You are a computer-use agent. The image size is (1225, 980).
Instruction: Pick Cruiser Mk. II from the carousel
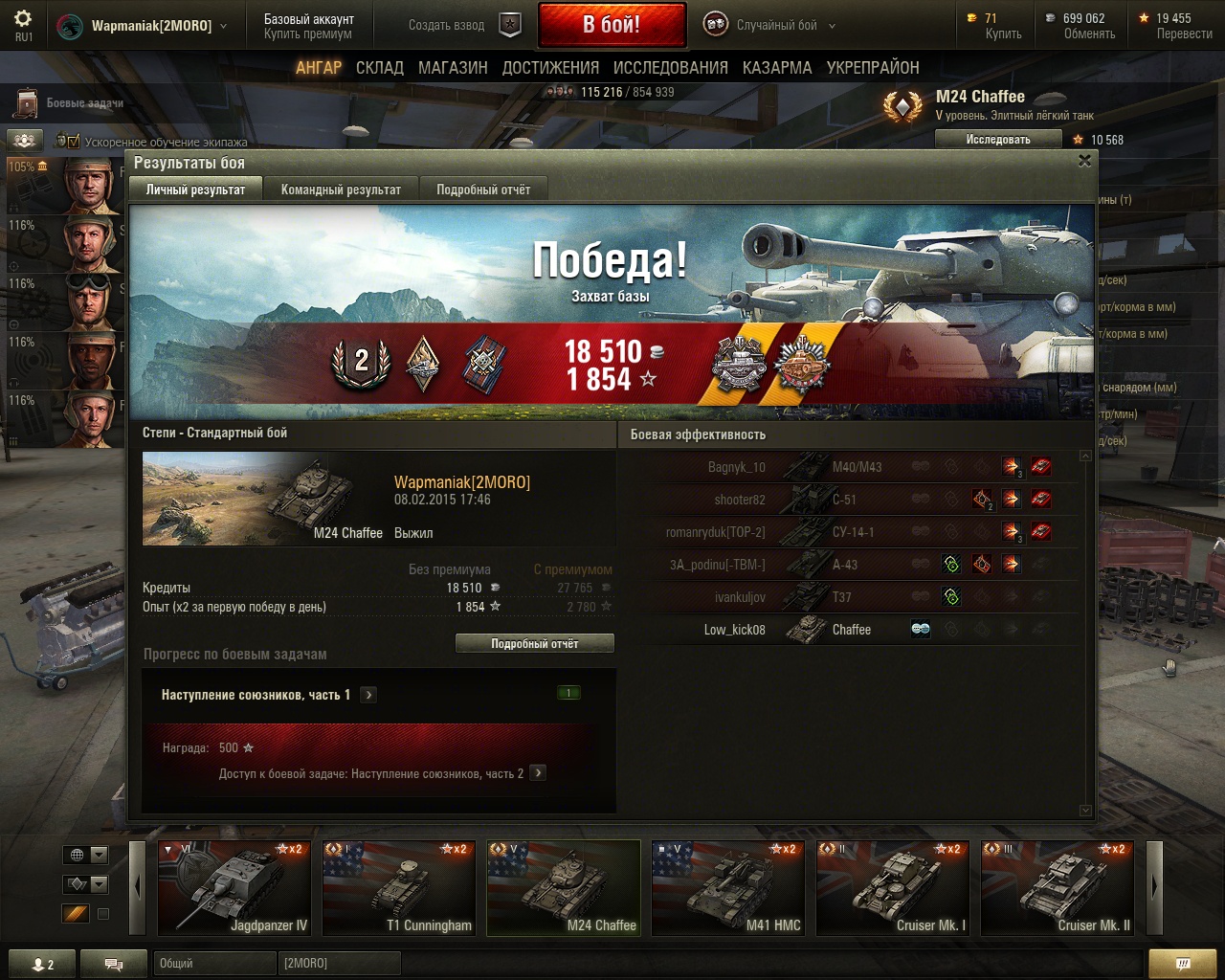tap(1058, 887)
